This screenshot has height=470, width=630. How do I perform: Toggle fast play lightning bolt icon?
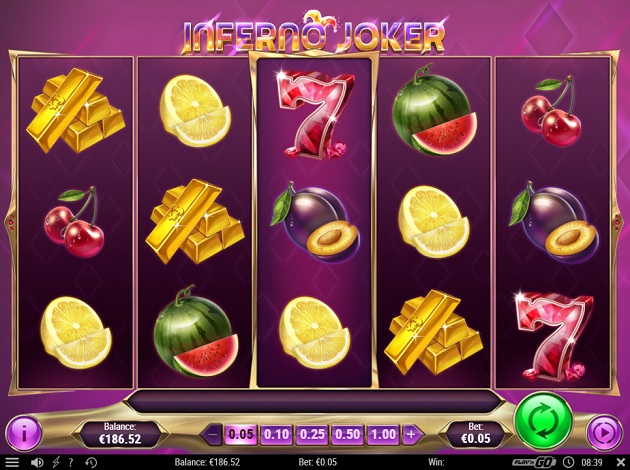tap(55, 462)
